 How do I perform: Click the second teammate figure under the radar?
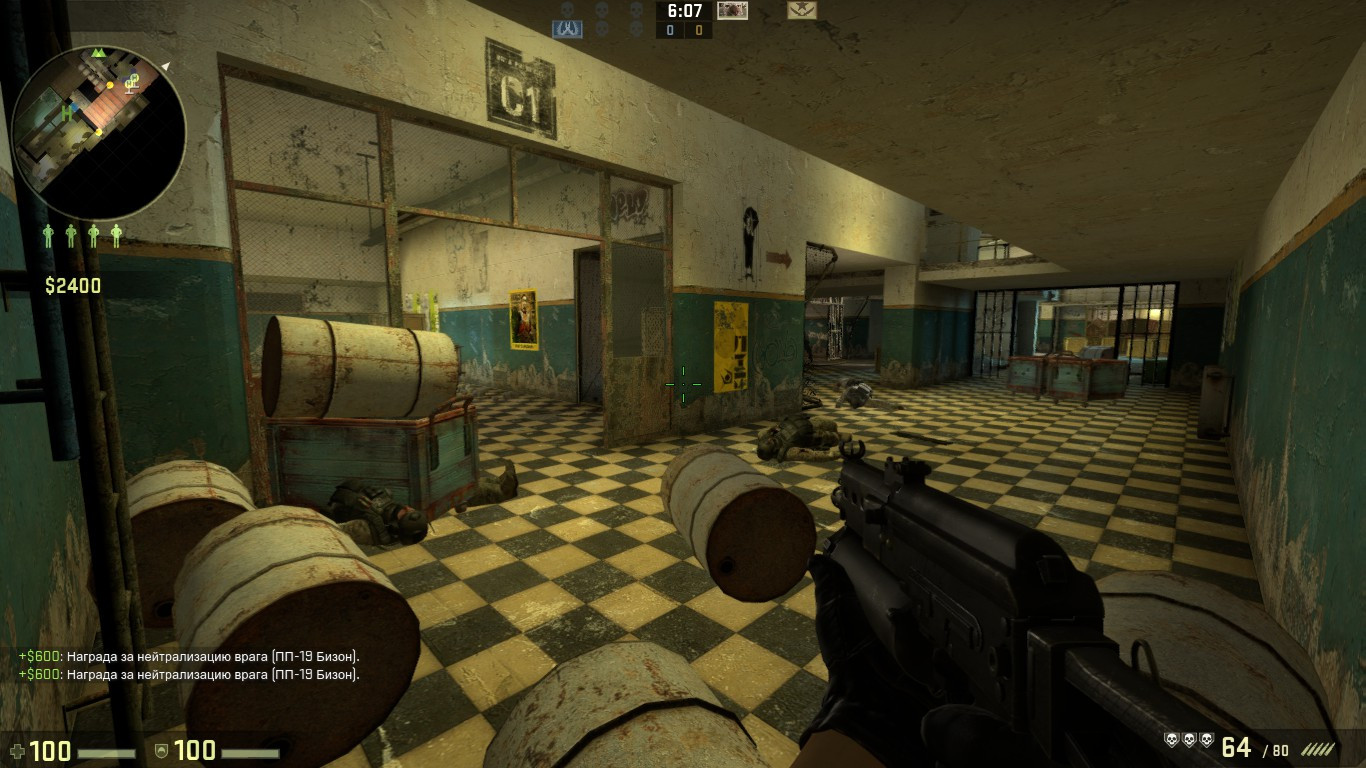tap(70, 235)
